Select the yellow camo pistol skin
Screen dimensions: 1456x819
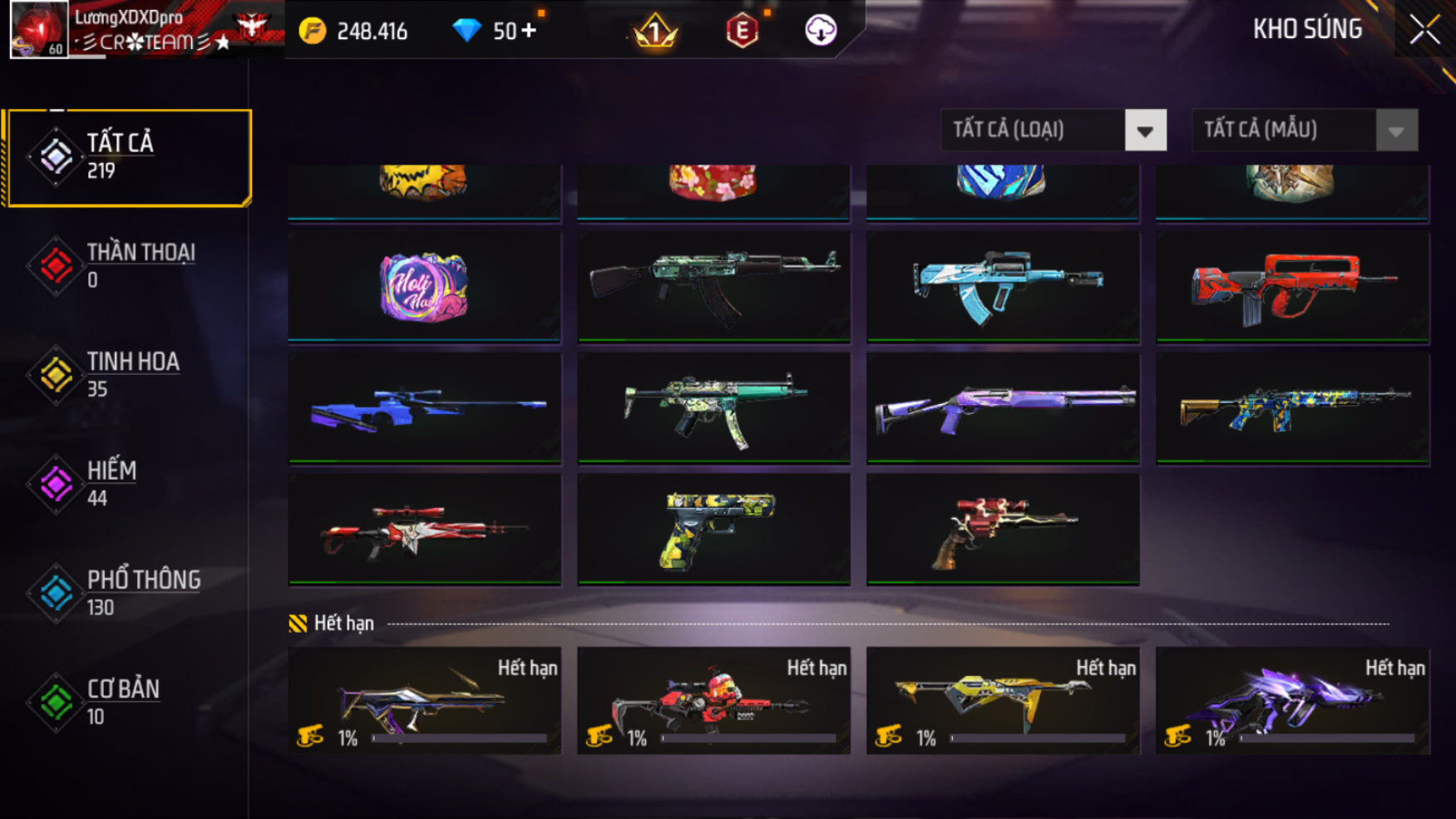(x=713, y=530)
